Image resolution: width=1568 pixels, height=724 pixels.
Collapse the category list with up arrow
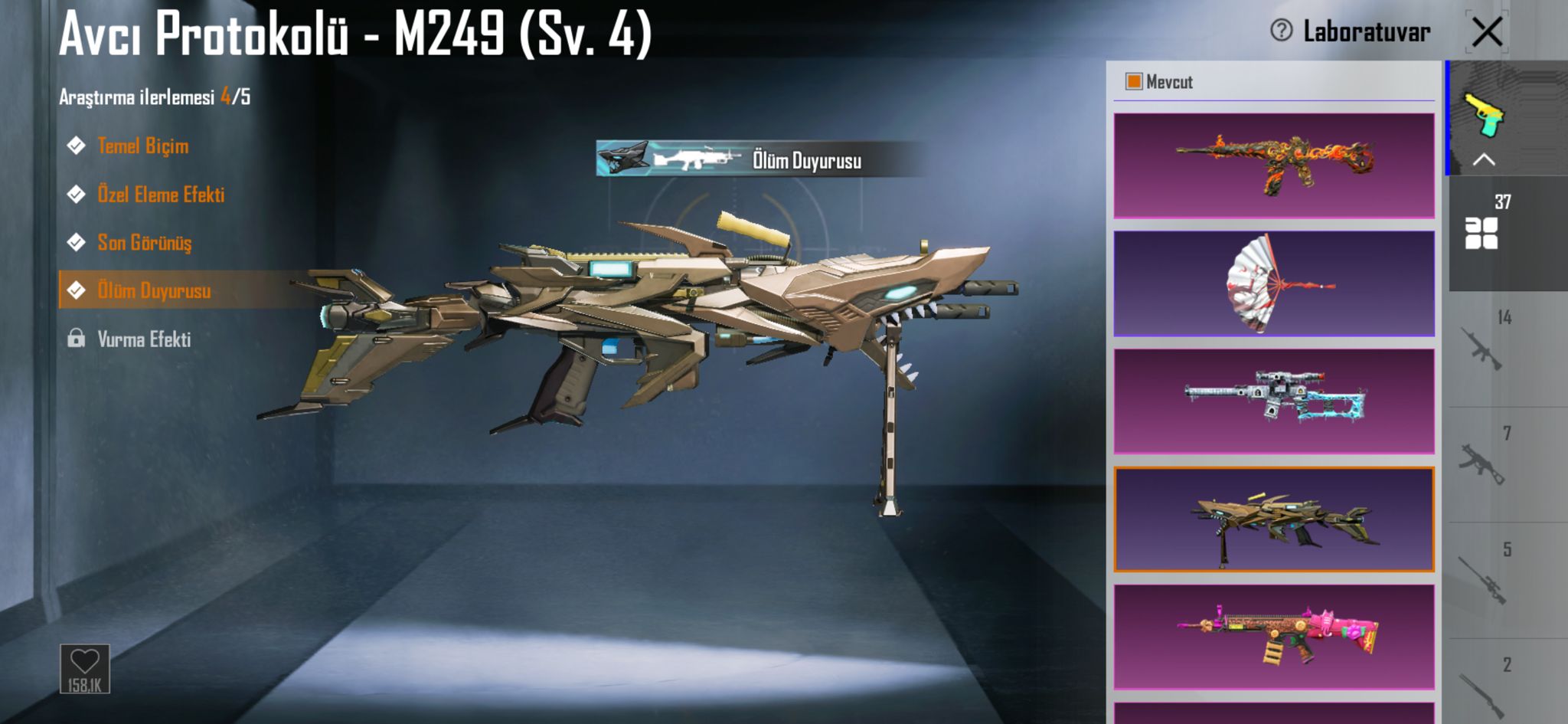point(1484,160)
